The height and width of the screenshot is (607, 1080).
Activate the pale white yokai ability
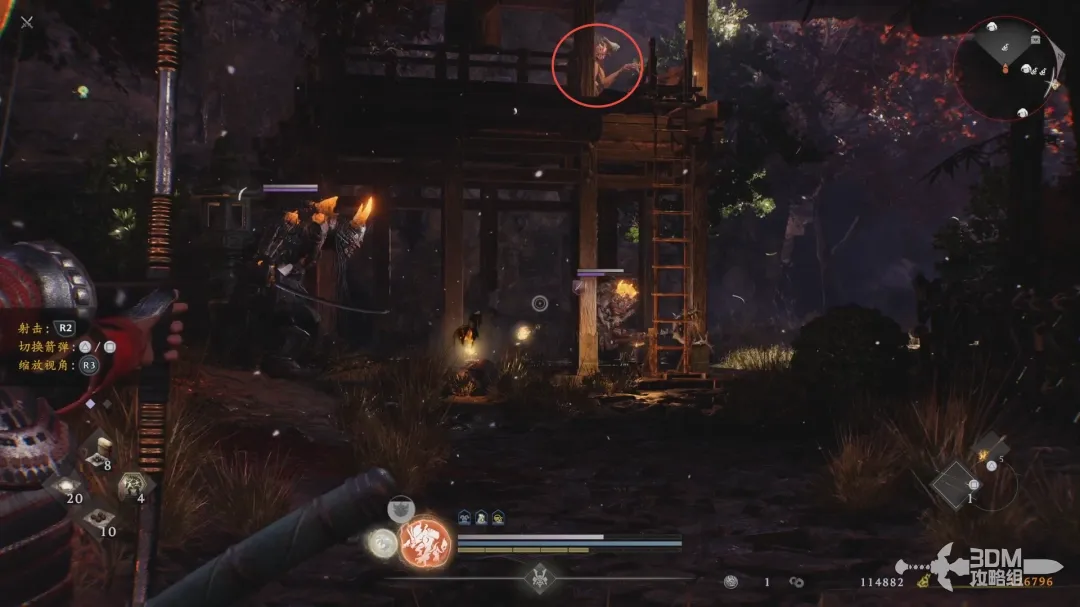pyautogui.click(x=381, y=543)
